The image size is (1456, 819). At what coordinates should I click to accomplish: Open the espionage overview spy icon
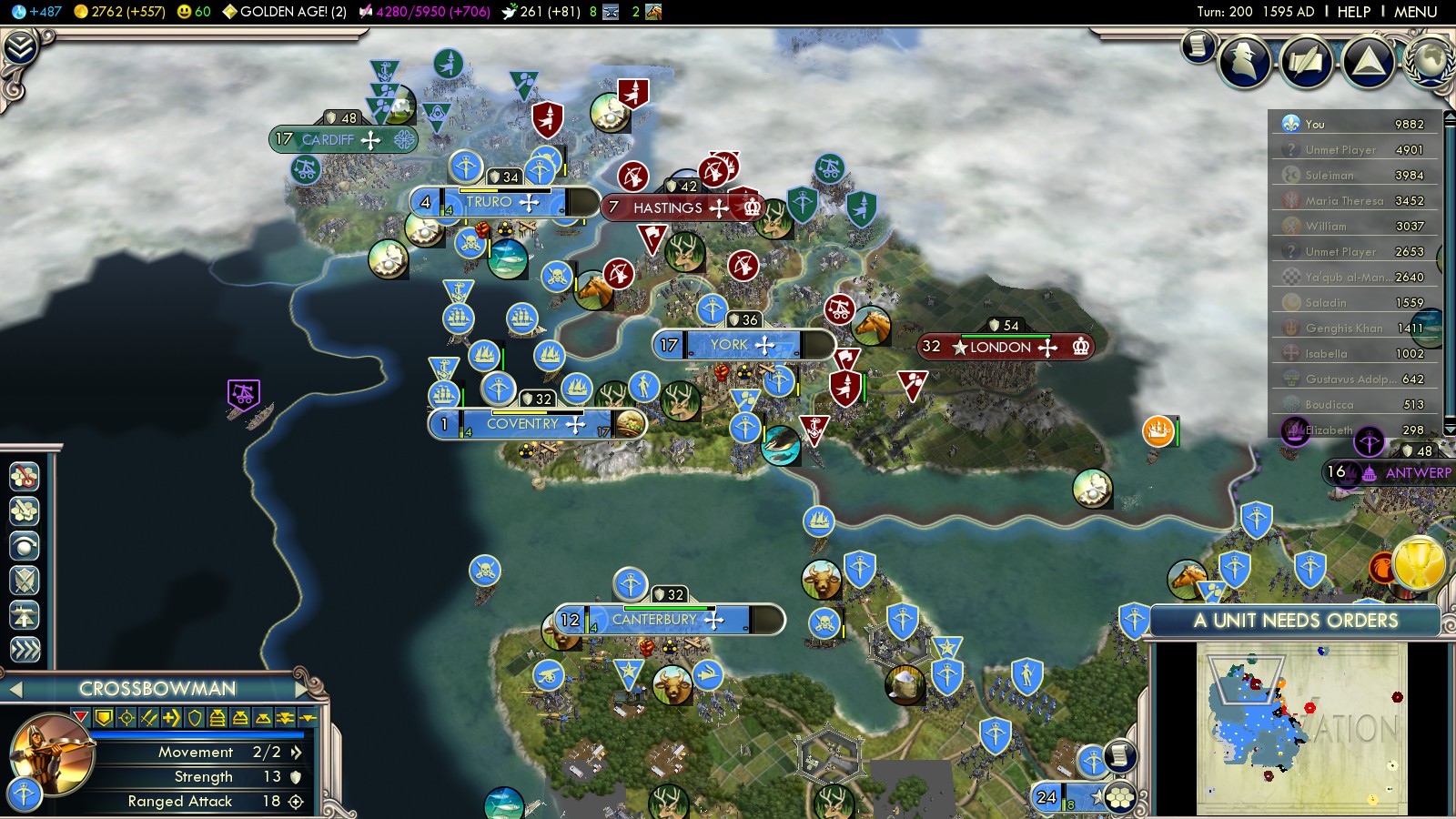click(x=1244, y=62)
